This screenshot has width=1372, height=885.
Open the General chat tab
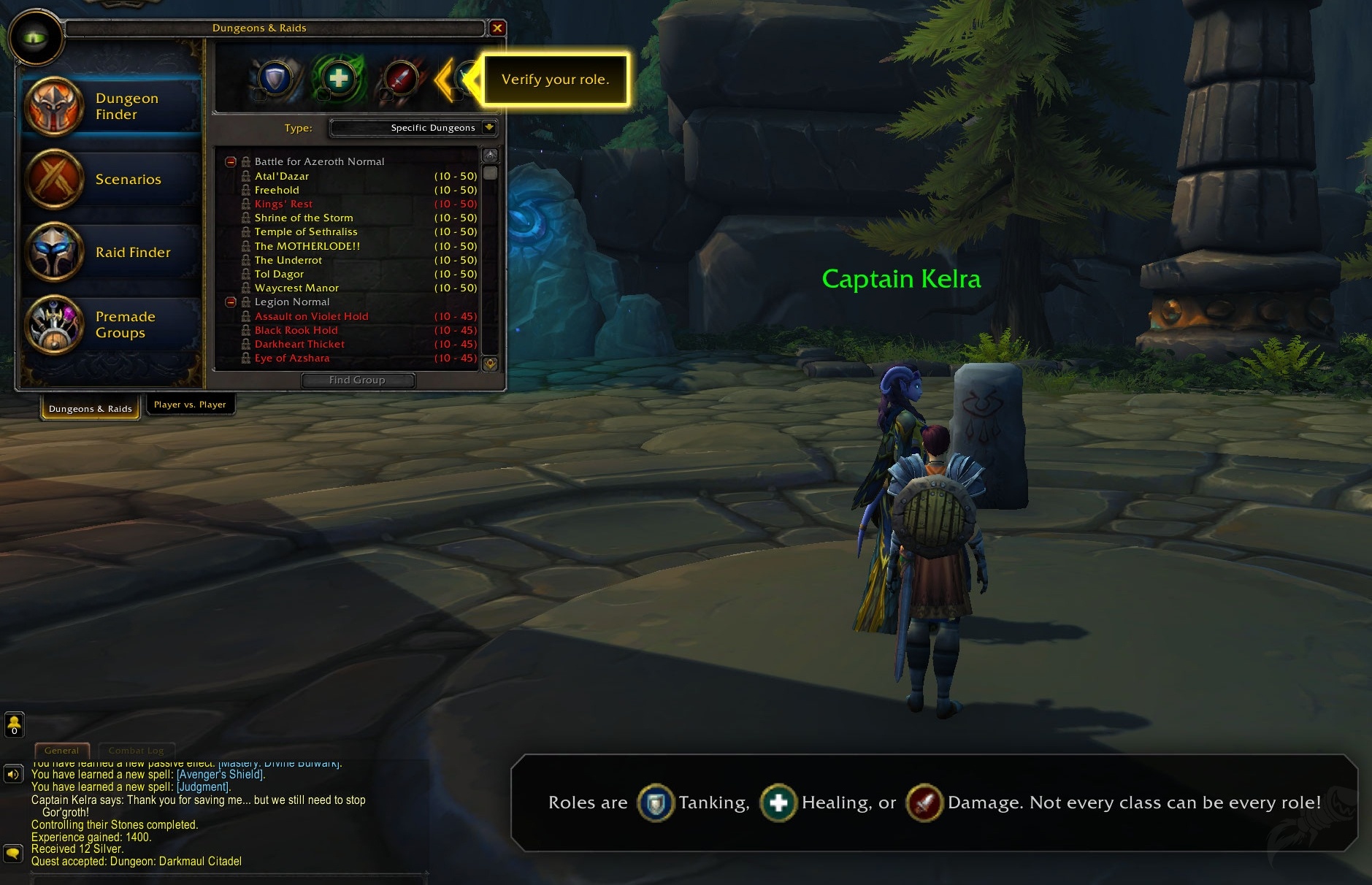tap(61, 751)
